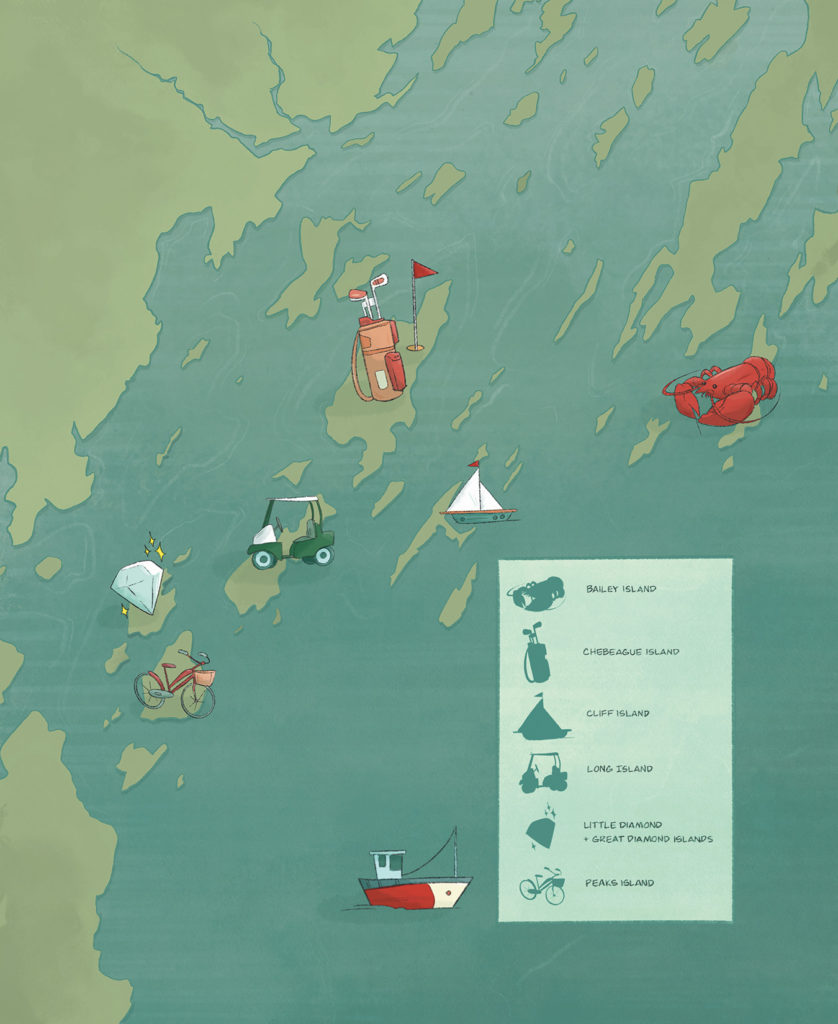Open the sailboat map marker
Viewport: 838px width, 1024px height.
pos(478,496)
